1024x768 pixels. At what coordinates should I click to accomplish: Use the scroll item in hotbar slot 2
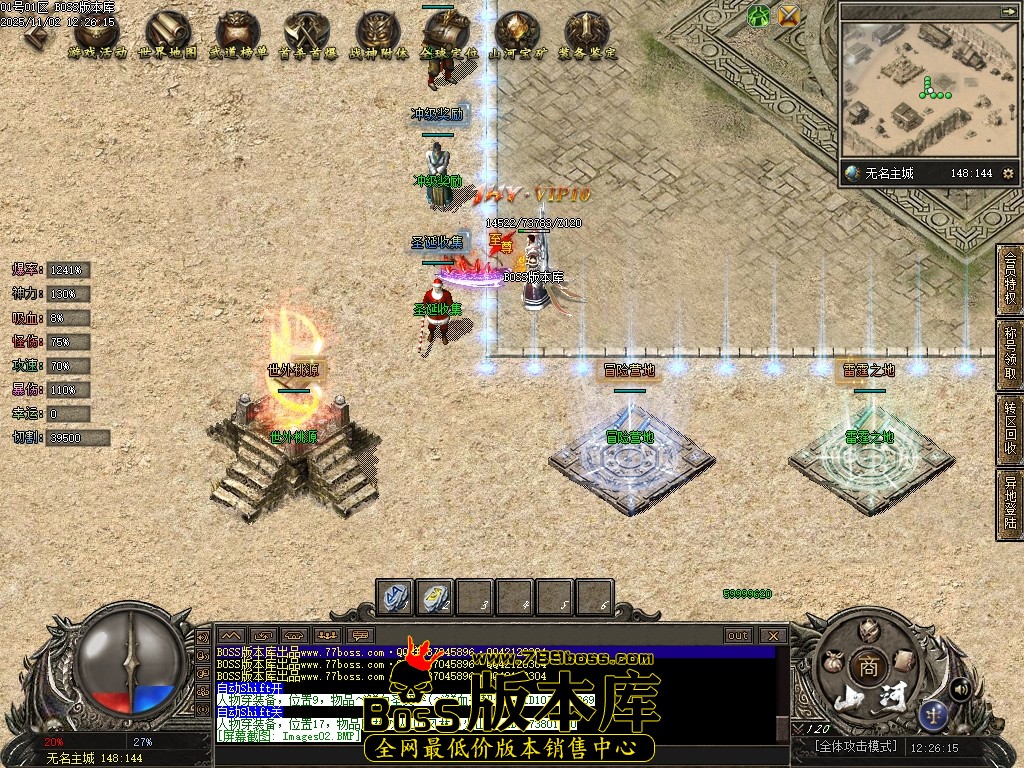pyautogui.click(x=434, y=597)
